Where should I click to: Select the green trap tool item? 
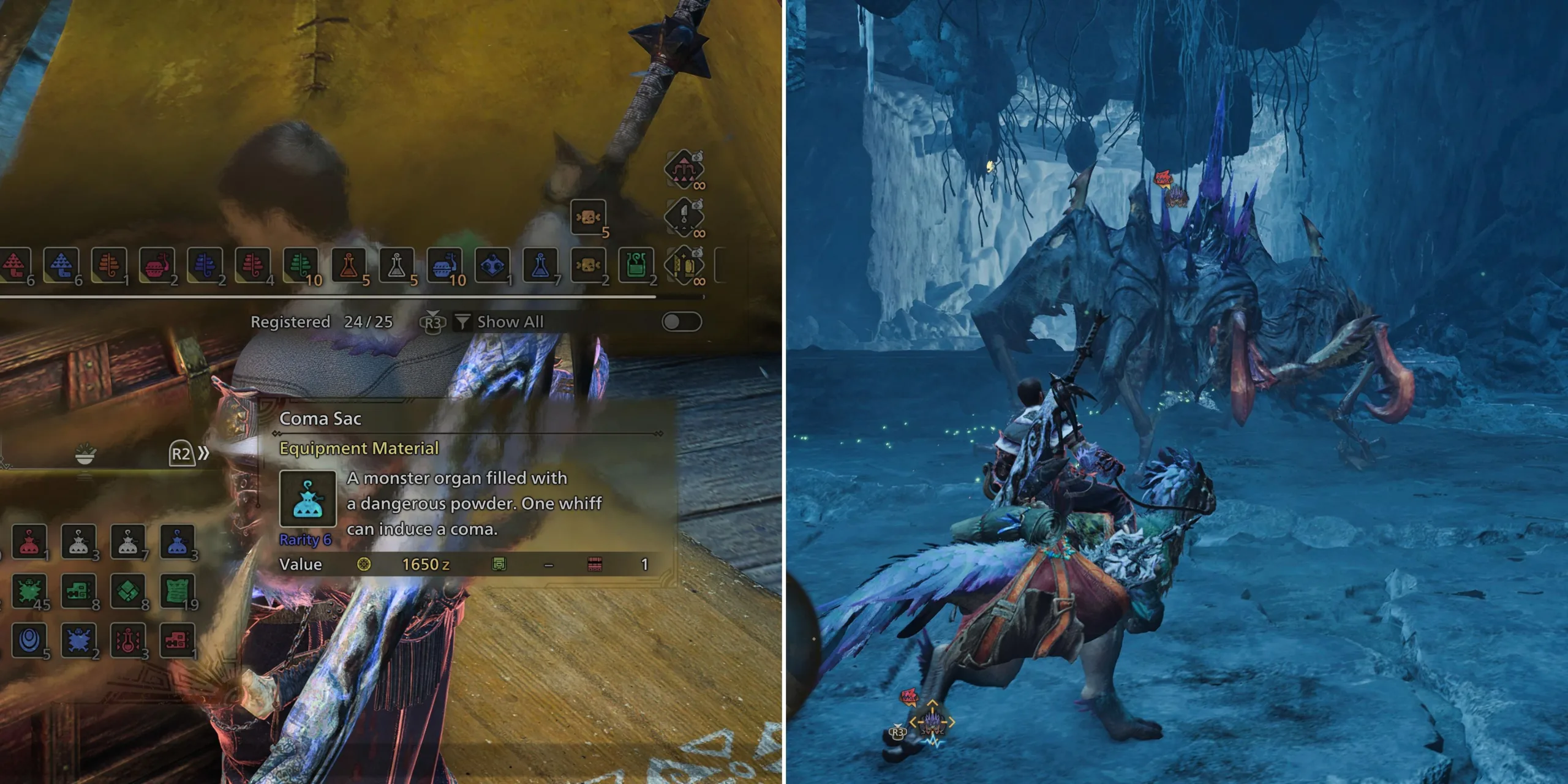point(635,265)
